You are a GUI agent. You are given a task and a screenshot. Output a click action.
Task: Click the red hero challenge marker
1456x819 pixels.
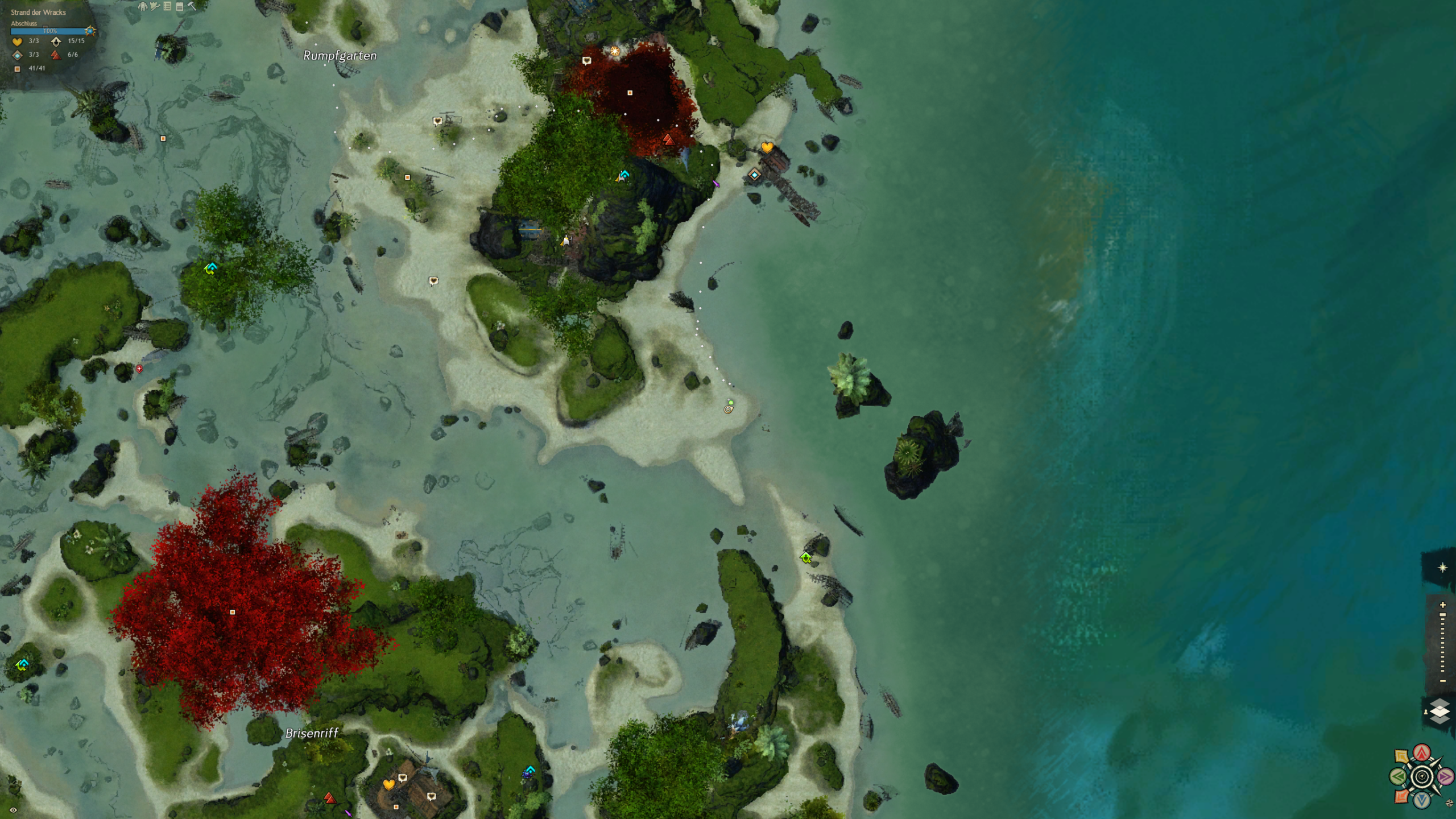tap(668, 139)
